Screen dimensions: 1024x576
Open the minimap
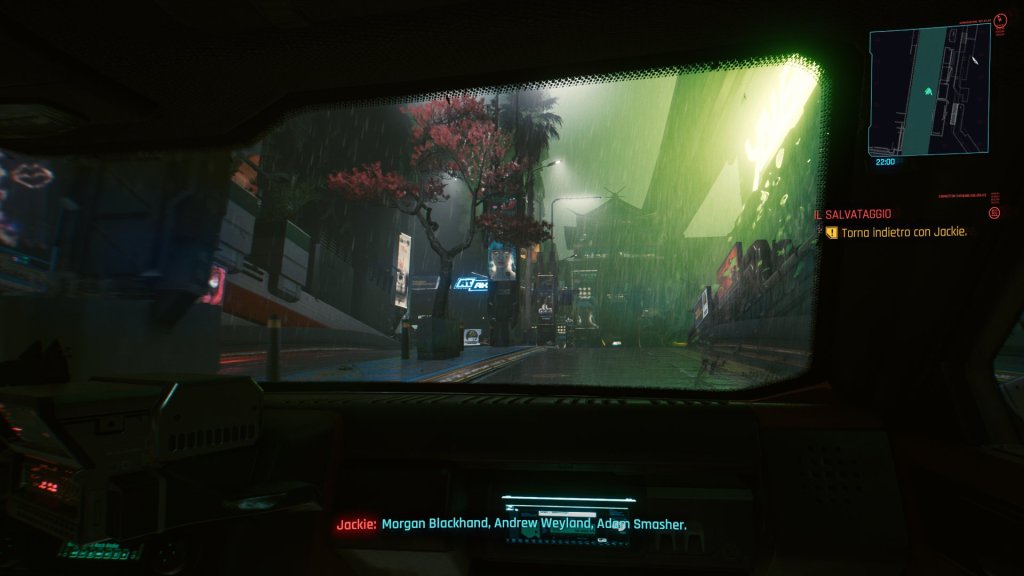[929, 88]
